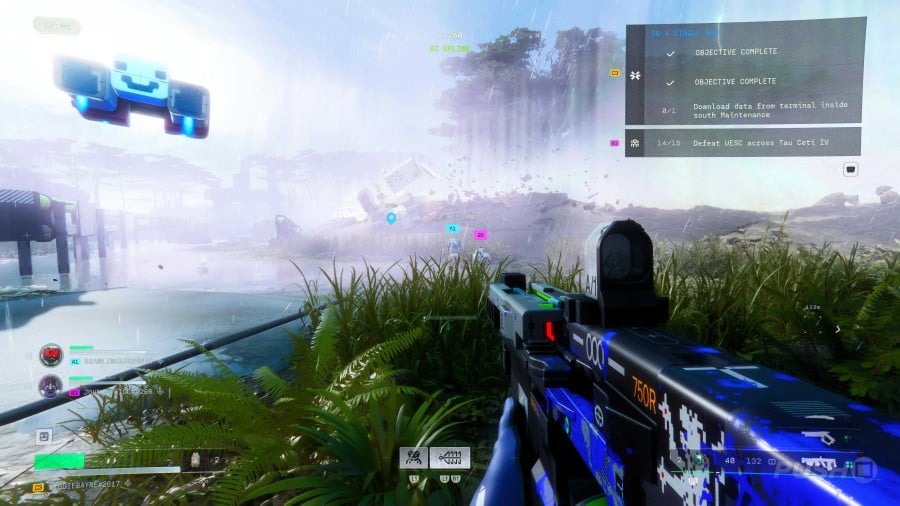
Task: Select the purple teammate portrait
Action: coord(50,386)
